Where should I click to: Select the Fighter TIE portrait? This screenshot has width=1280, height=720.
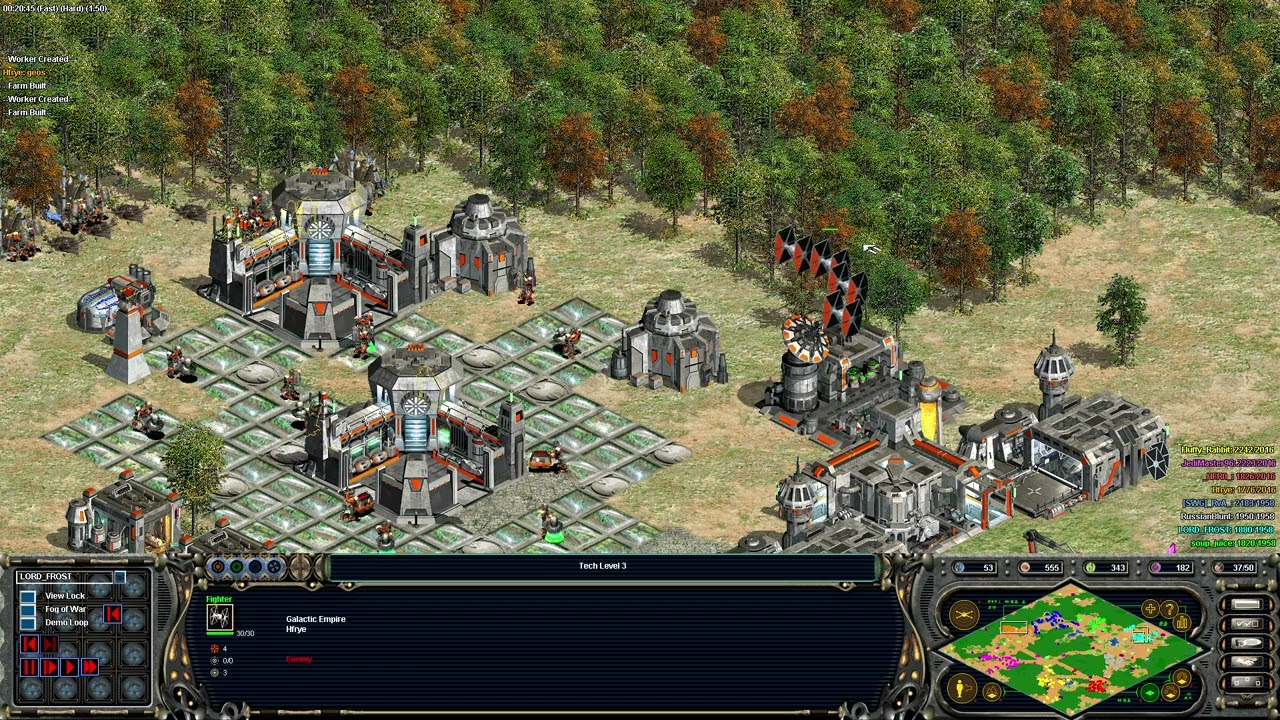(x=219, y=617)
